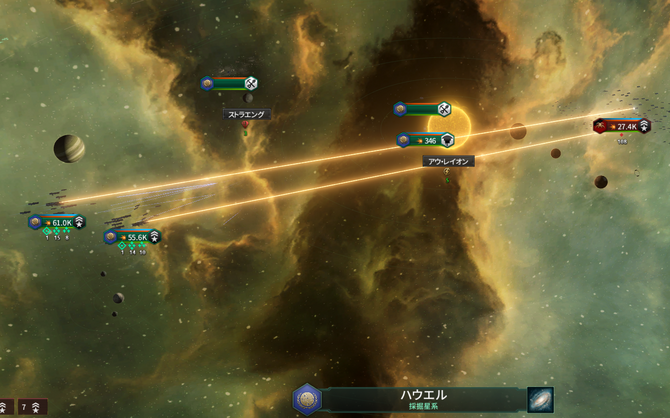This screenshot has width=670, height=418.
Task: Click the construction marker above the star
Action: click(423, 109)
